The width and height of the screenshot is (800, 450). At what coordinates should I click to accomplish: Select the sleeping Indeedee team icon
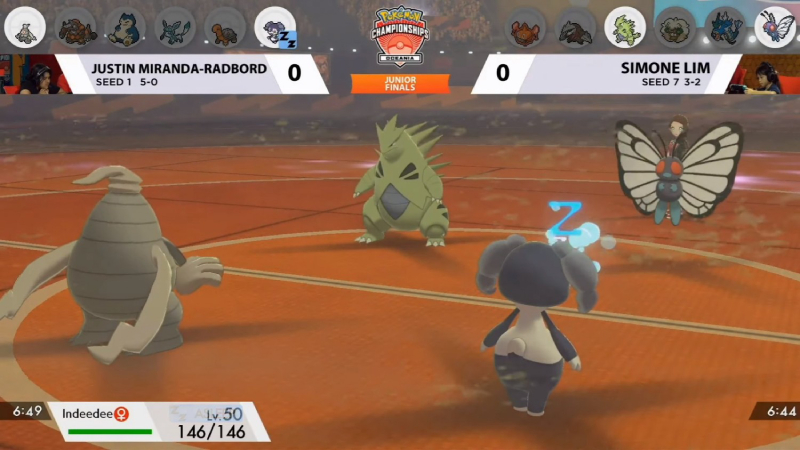pyautogui.click(x=275, y=26)
